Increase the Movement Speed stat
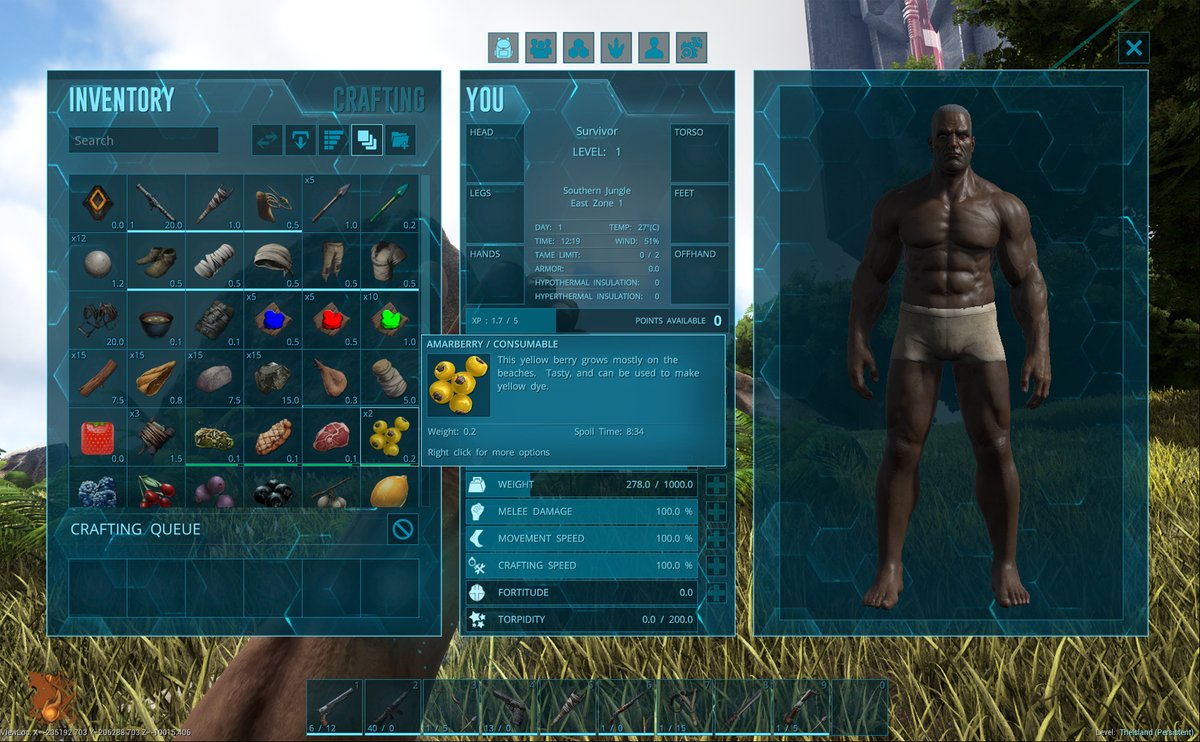The image size is (1200, 742). 716,539
